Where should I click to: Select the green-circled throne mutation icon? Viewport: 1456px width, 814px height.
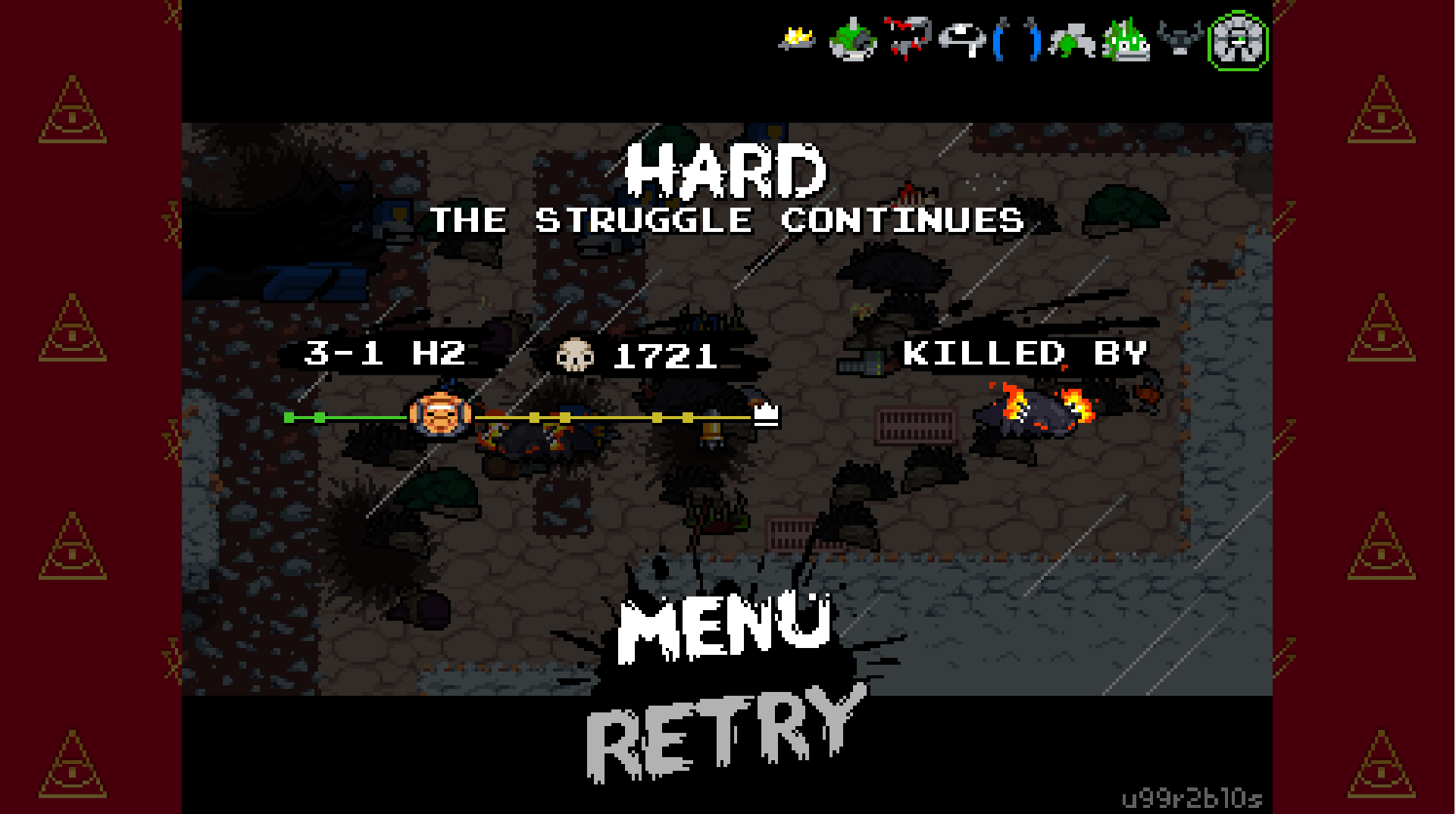(x=1238, y=42)
